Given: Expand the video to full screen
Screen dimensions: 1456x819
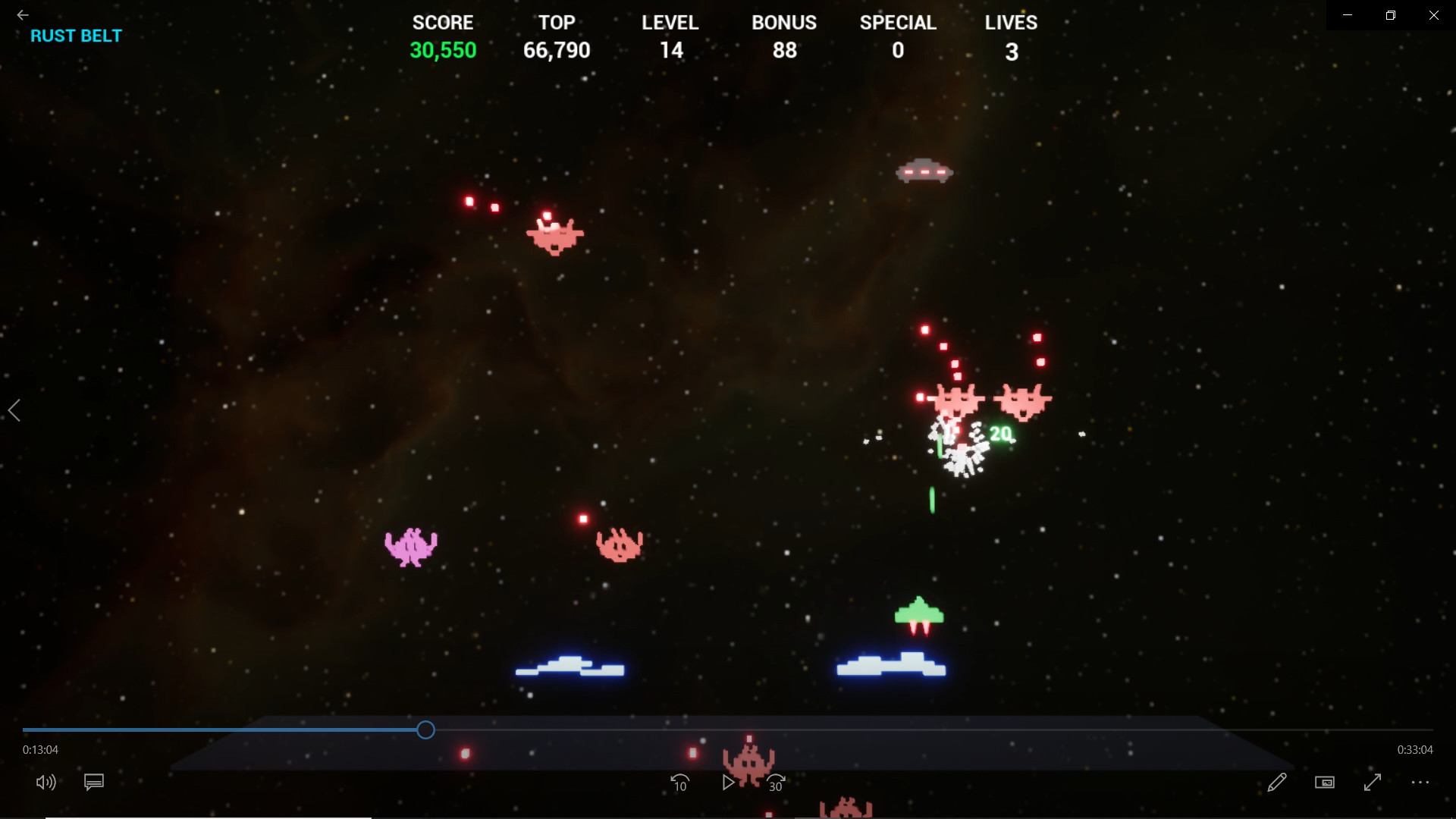Looking at the screenshot, I should (x=1373, y=783).
